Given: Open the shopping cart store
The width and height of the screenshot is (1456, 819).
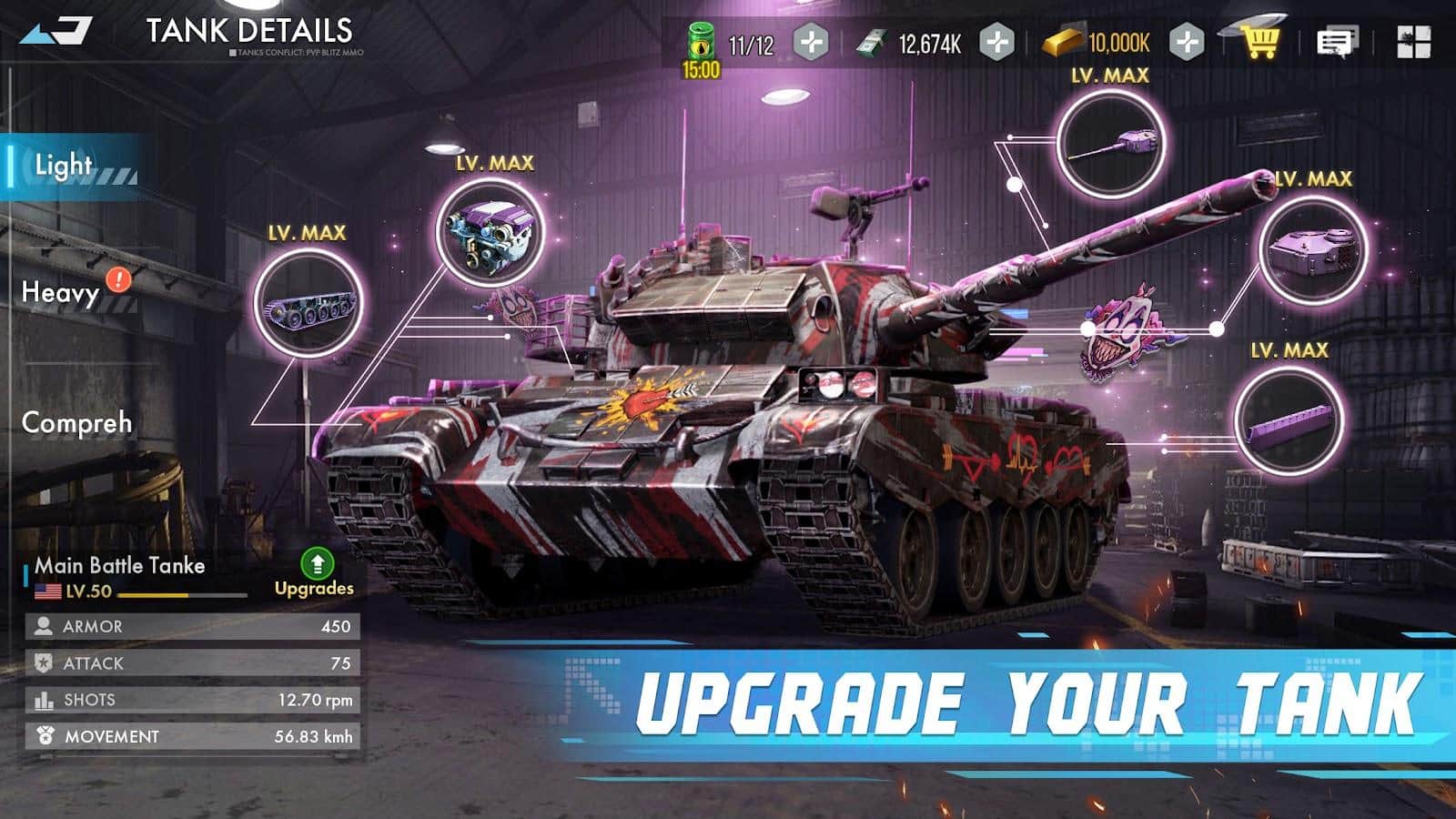Looking at the screenshot, I should click(1261, 40).
